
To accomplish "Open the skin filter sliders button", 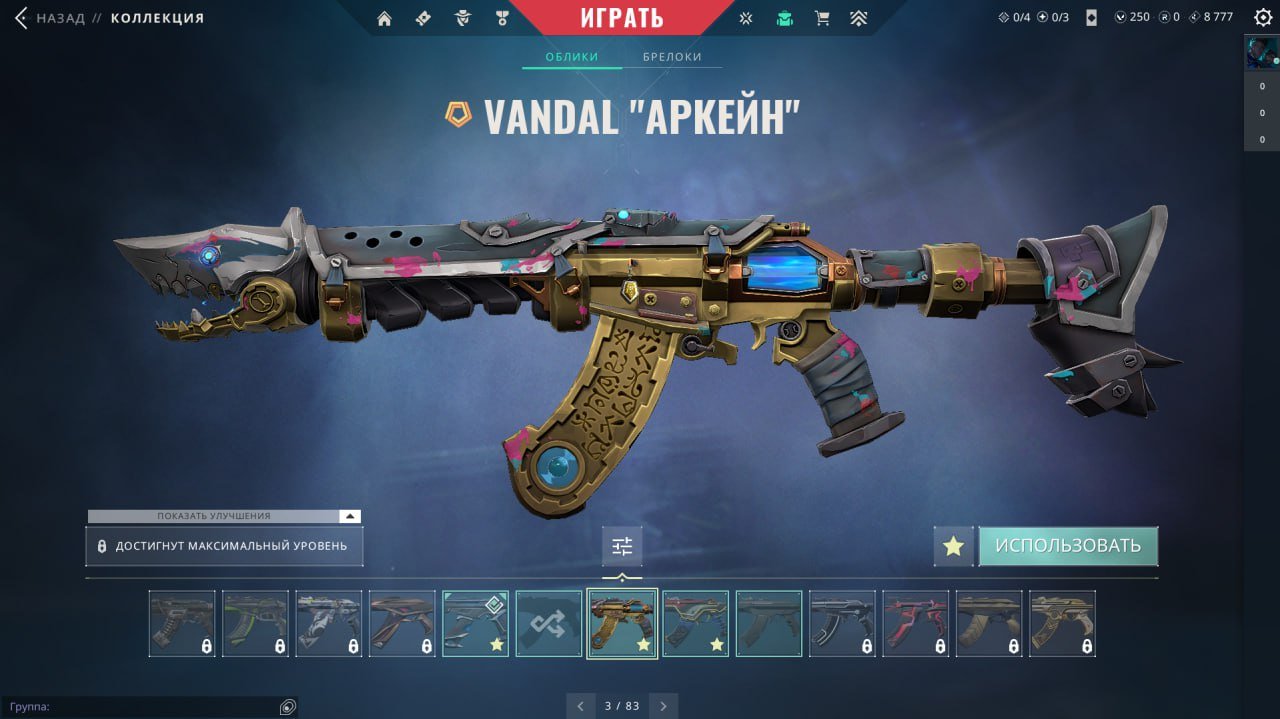I will pos(622,546).
